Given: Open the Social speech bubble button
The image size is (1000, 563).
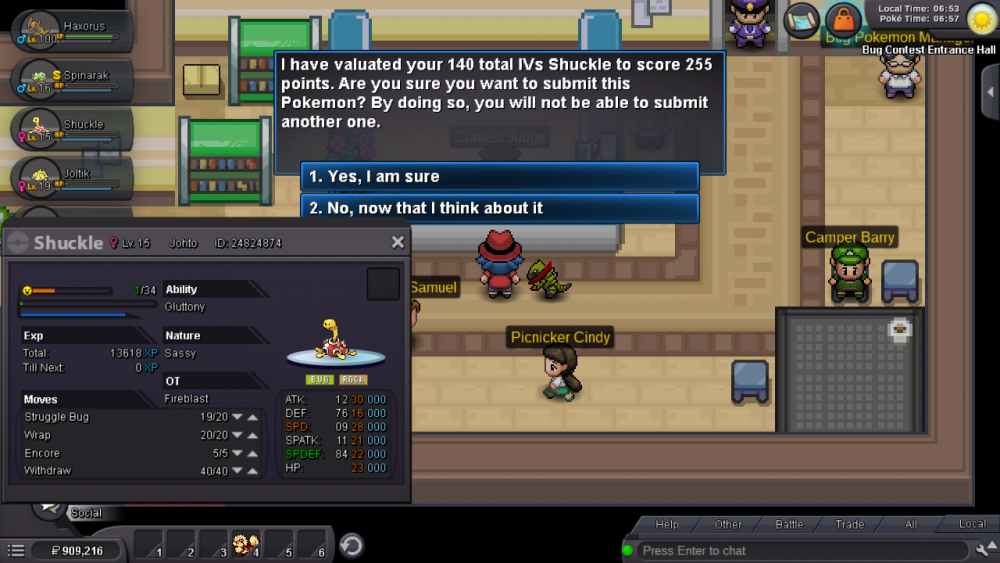Looking at the screenshot, I should coord(48,505).
